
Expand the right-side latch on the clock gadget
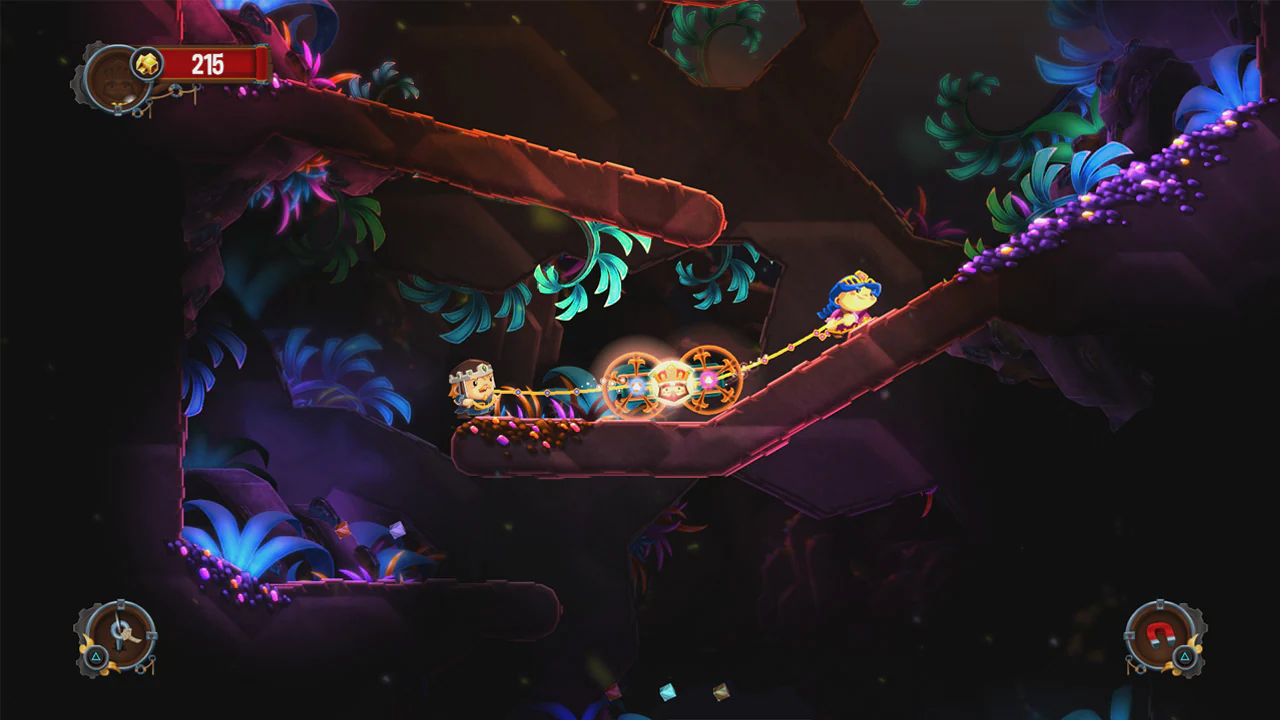coord(151,635)
